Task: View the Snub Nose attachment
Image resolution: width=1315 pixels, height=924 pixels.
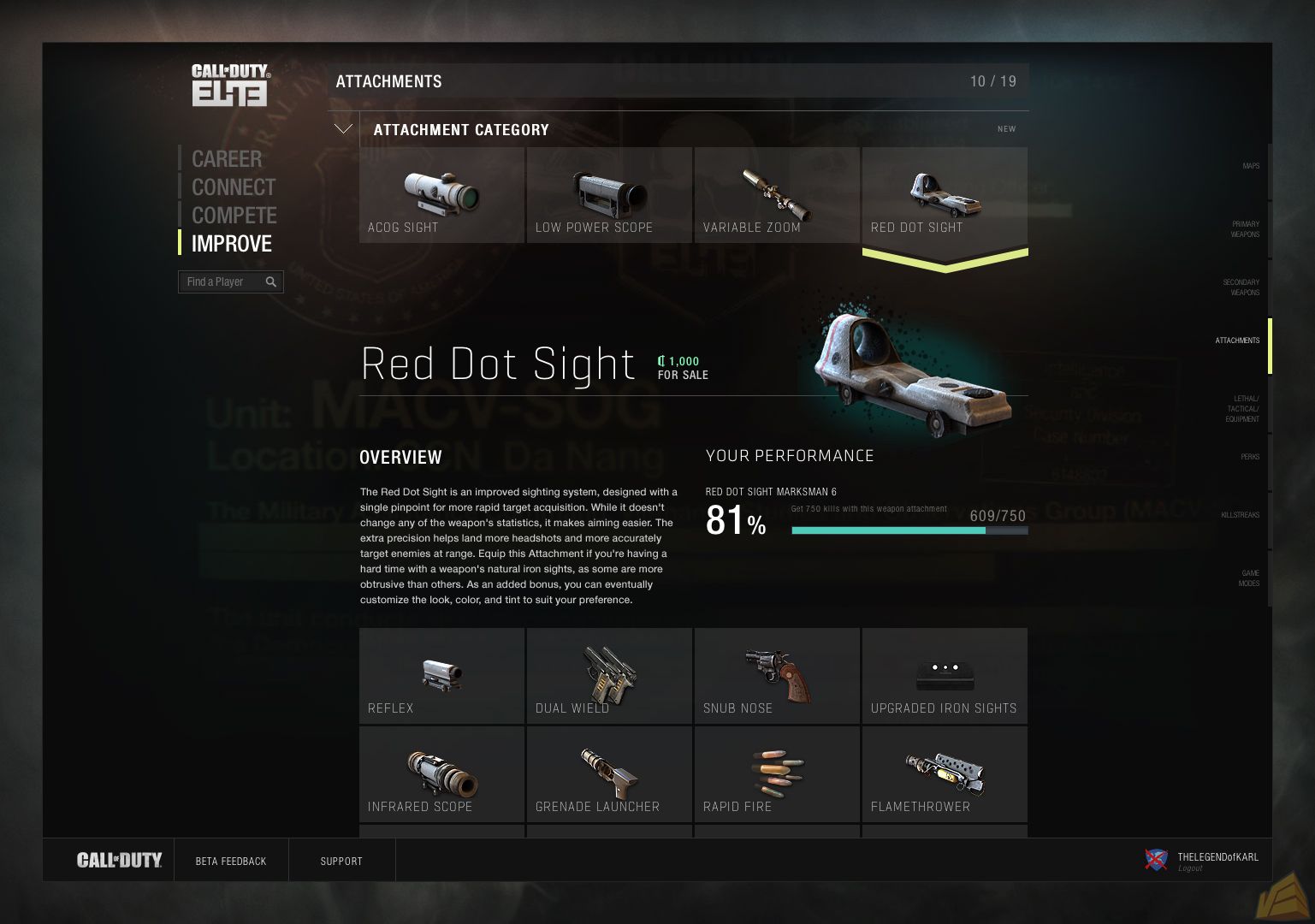Action: 777,676
